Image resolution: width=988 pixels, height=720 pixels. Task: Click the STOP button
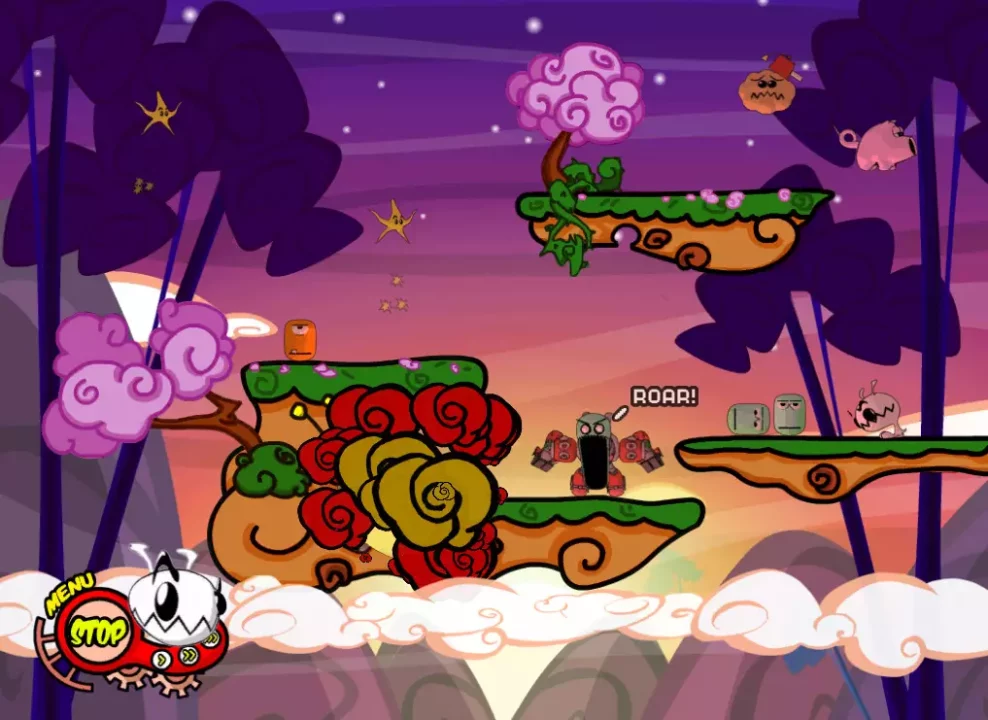[x=97, y=632]
